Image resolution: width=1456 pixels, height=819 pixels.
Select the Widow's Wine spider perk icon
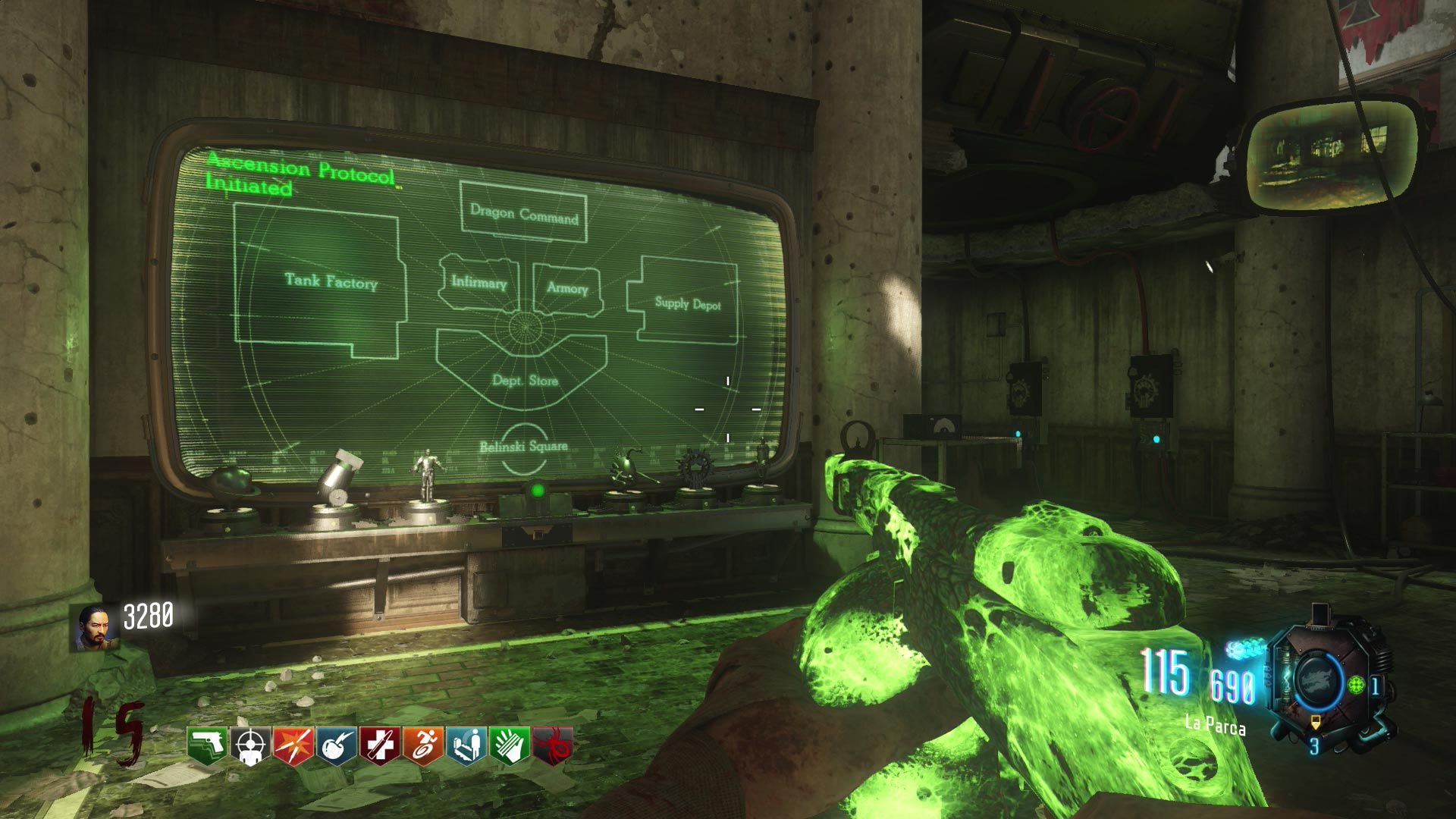pyautogui.click(x=552, y=746)
